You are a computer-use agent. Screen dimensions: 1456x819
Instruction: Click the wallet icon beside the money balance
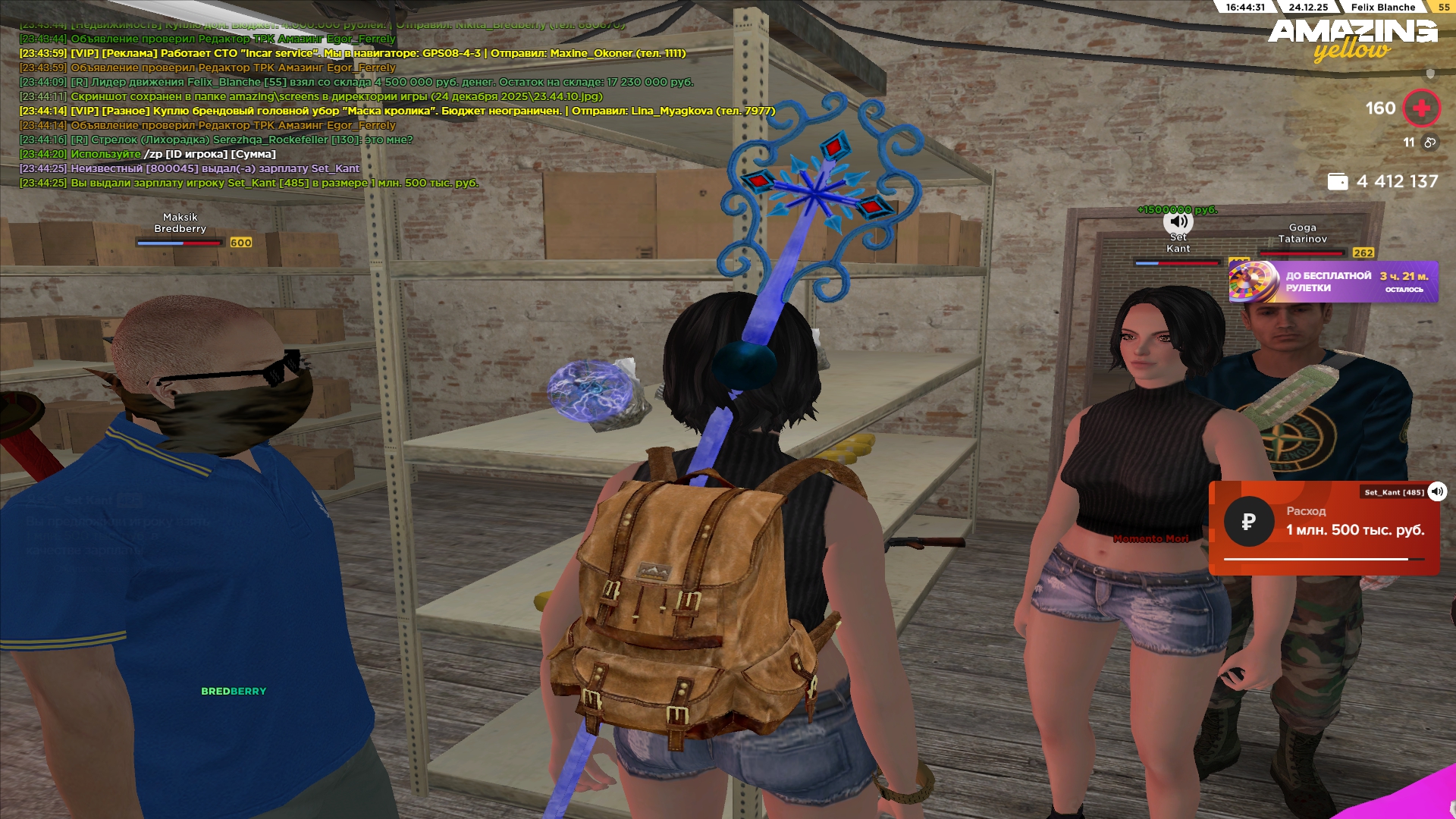[1338, 182]
